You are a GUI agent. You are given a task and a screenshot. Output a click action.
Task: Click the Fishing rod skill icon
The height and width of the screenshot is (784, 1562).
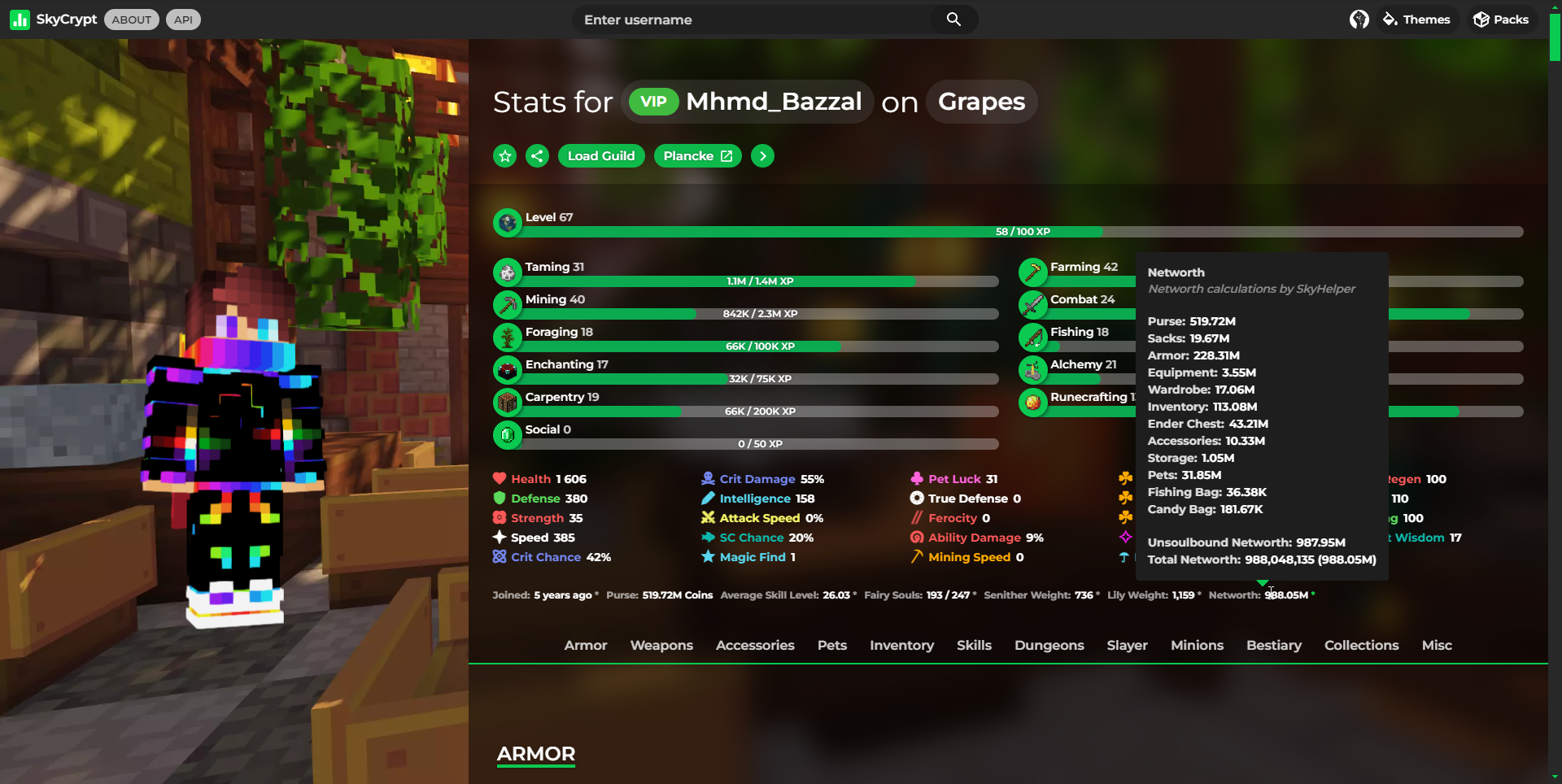pyautogui.click(x=1033, y=337)
